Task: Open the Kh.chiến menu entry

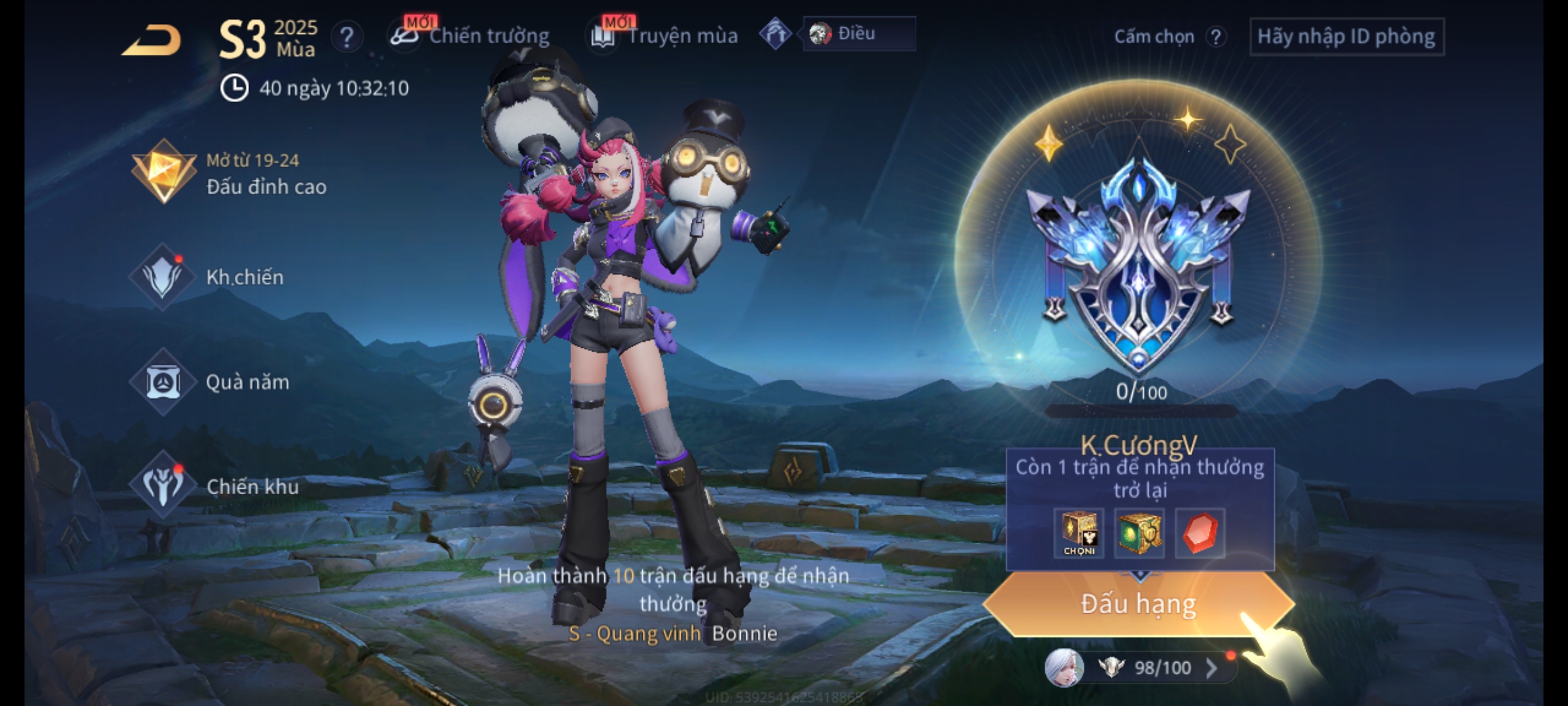Action: (x=208, y=277)
